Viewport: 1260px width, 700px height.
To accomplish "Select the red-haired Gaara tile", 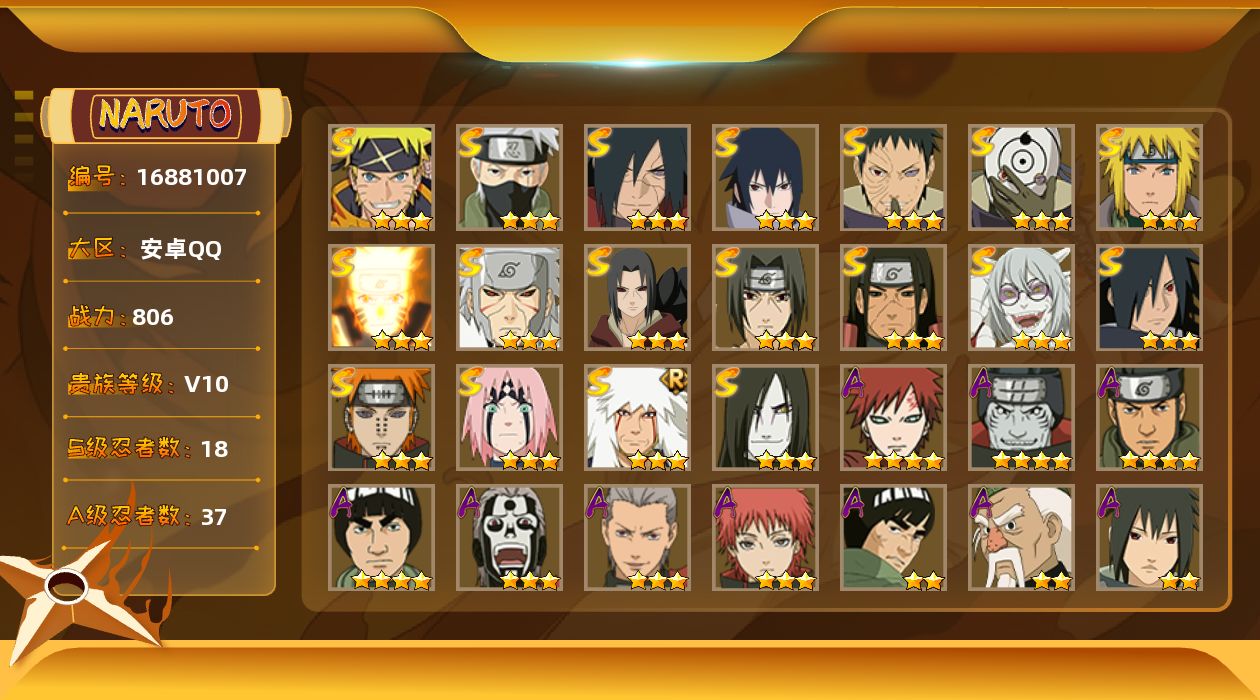I will (893, 418).
